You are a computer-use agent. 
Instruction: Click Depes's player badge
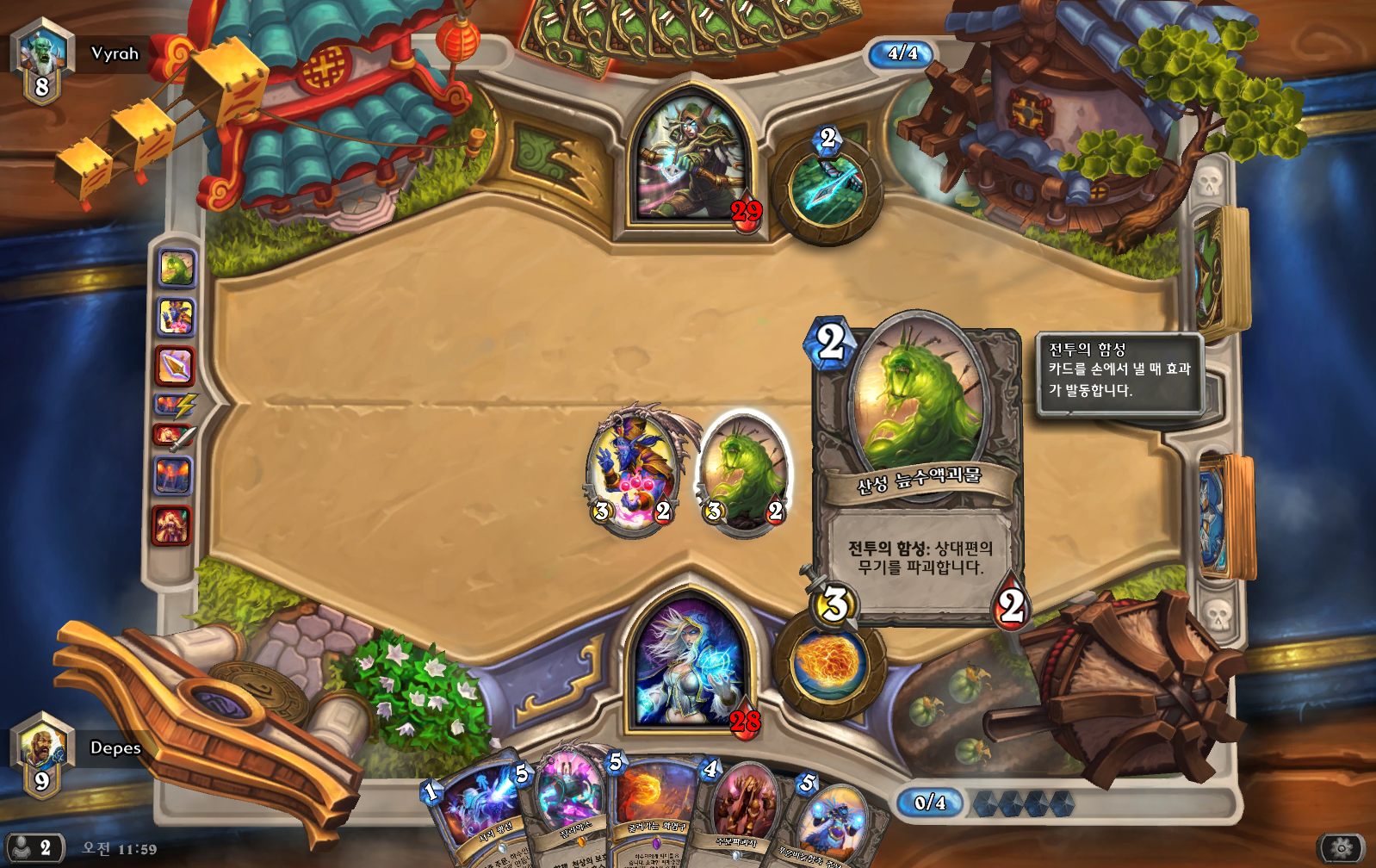43,754
